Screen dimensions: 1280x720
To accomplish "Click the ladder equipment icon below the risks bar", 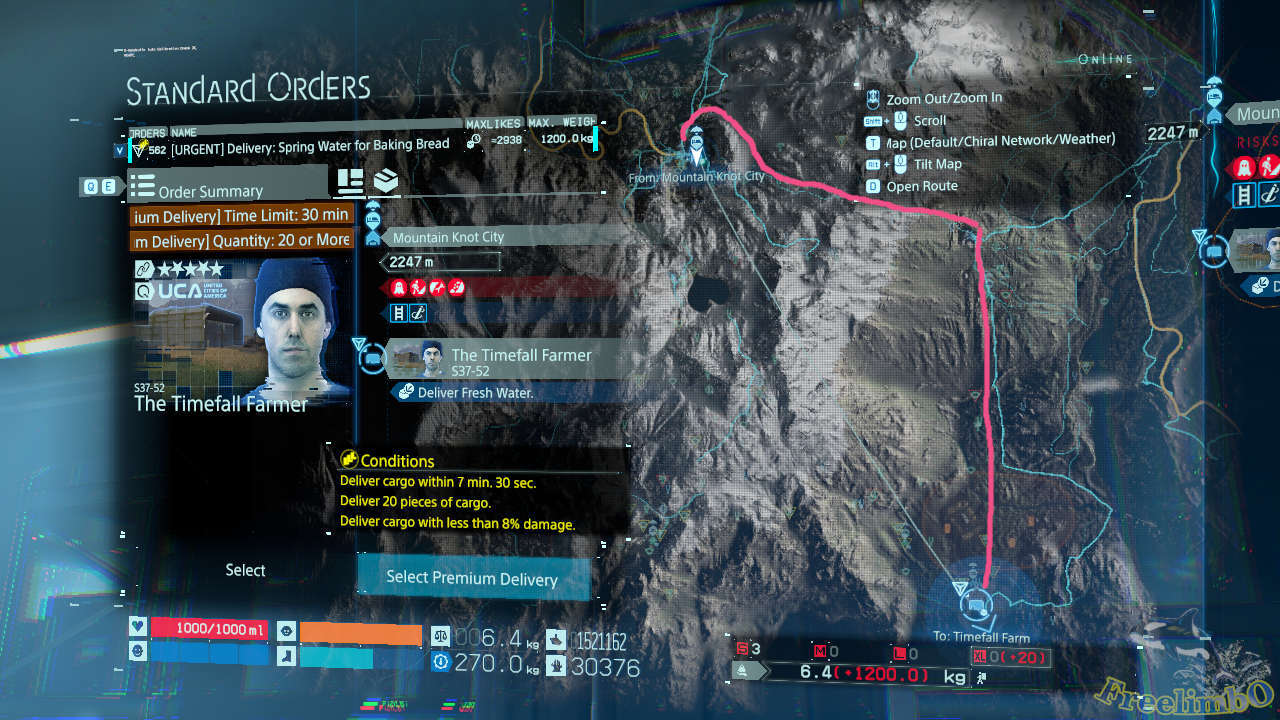I will point(400,312).
